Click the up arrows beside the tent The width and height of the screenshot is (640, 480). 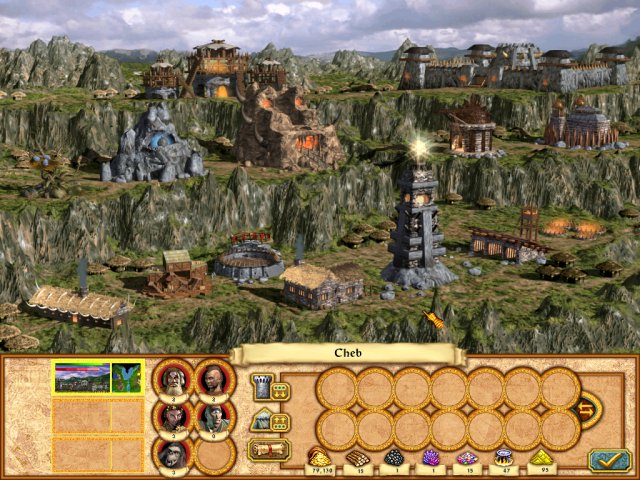point(280,421)
